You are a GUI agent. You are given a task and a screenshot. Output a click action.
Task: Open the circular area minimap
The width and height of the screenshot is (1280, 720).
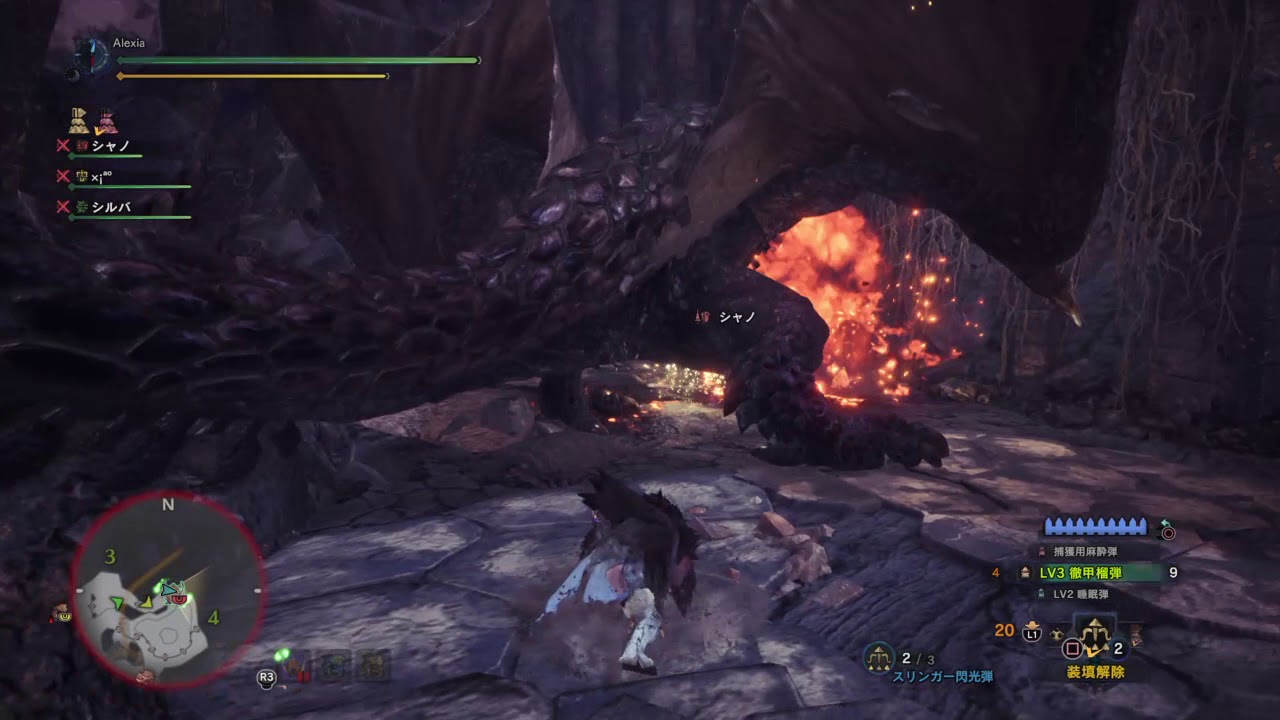click(x=167, y=588)
